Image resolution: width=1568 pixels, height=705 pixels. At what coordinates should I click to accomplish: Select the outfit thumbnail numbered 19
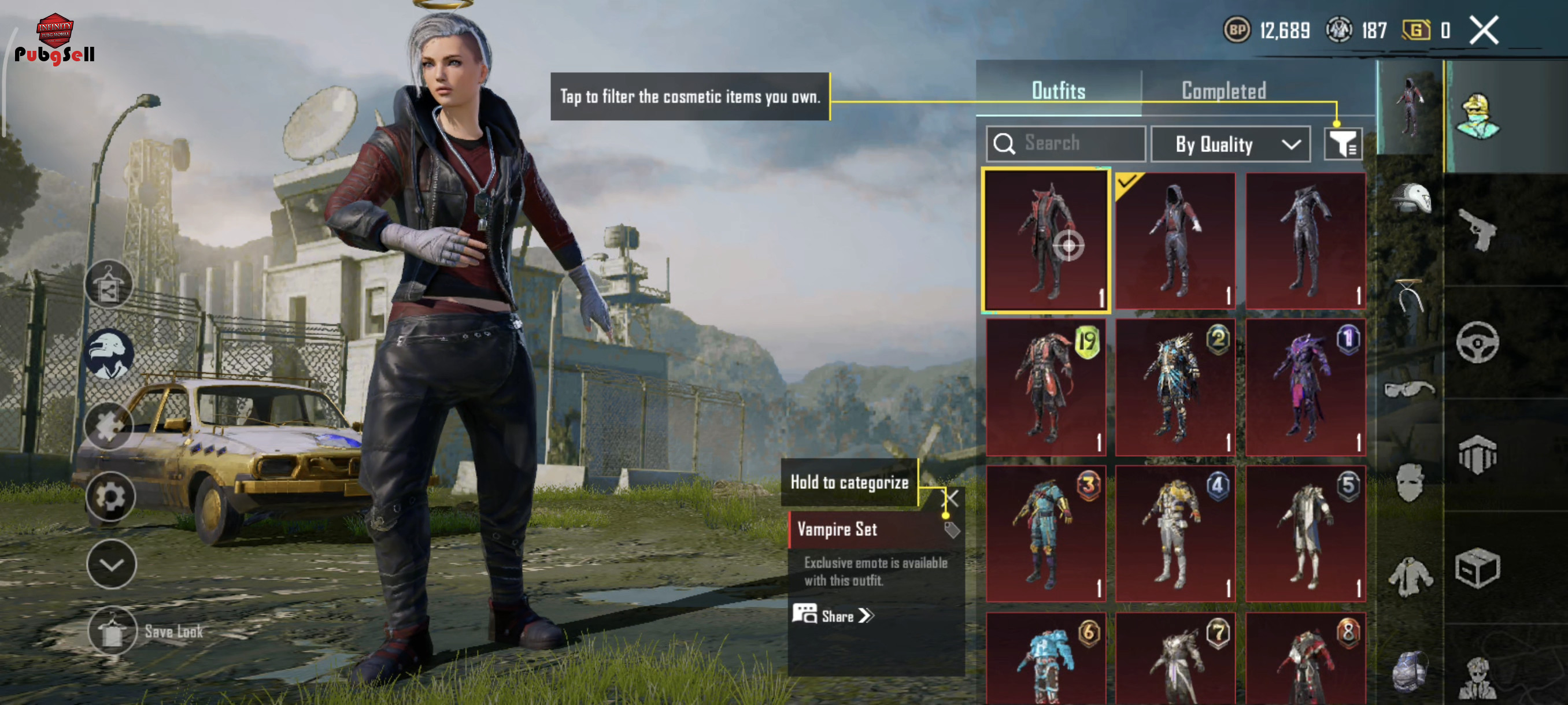(1046, 387)
